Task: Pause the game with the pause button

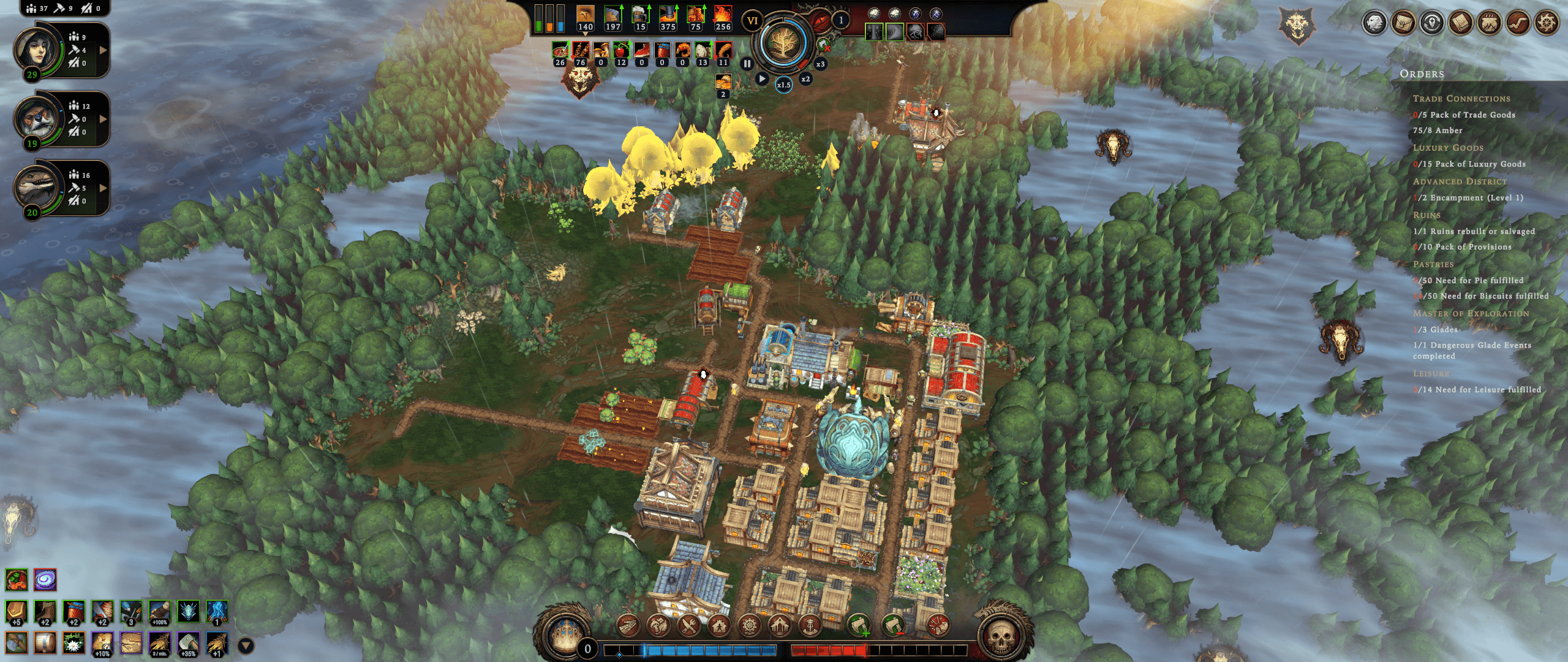Action: coord(747,63)
